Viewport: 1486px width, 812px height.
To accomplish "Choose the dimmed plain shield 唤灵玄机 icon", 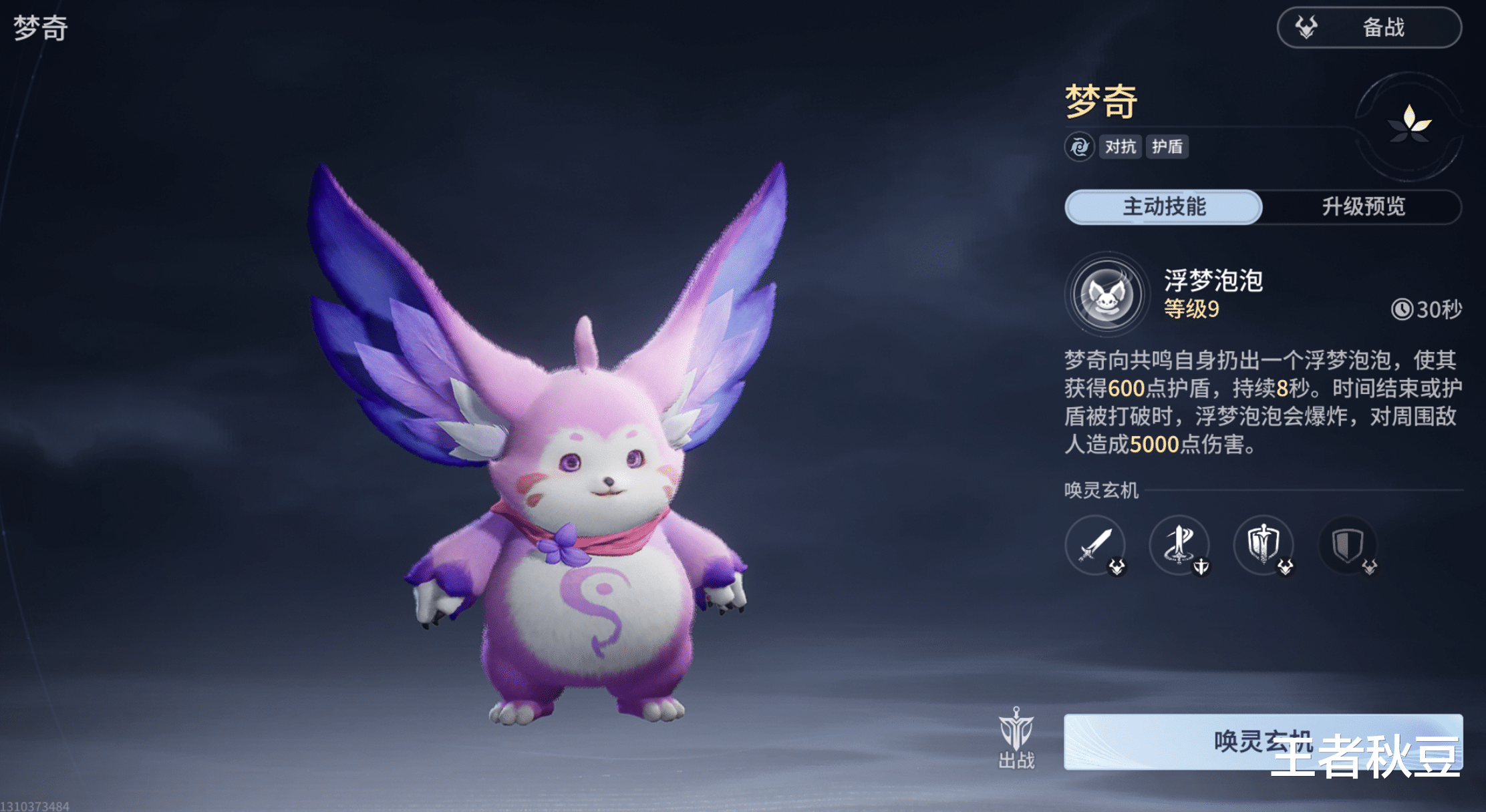I will 1348,545.
